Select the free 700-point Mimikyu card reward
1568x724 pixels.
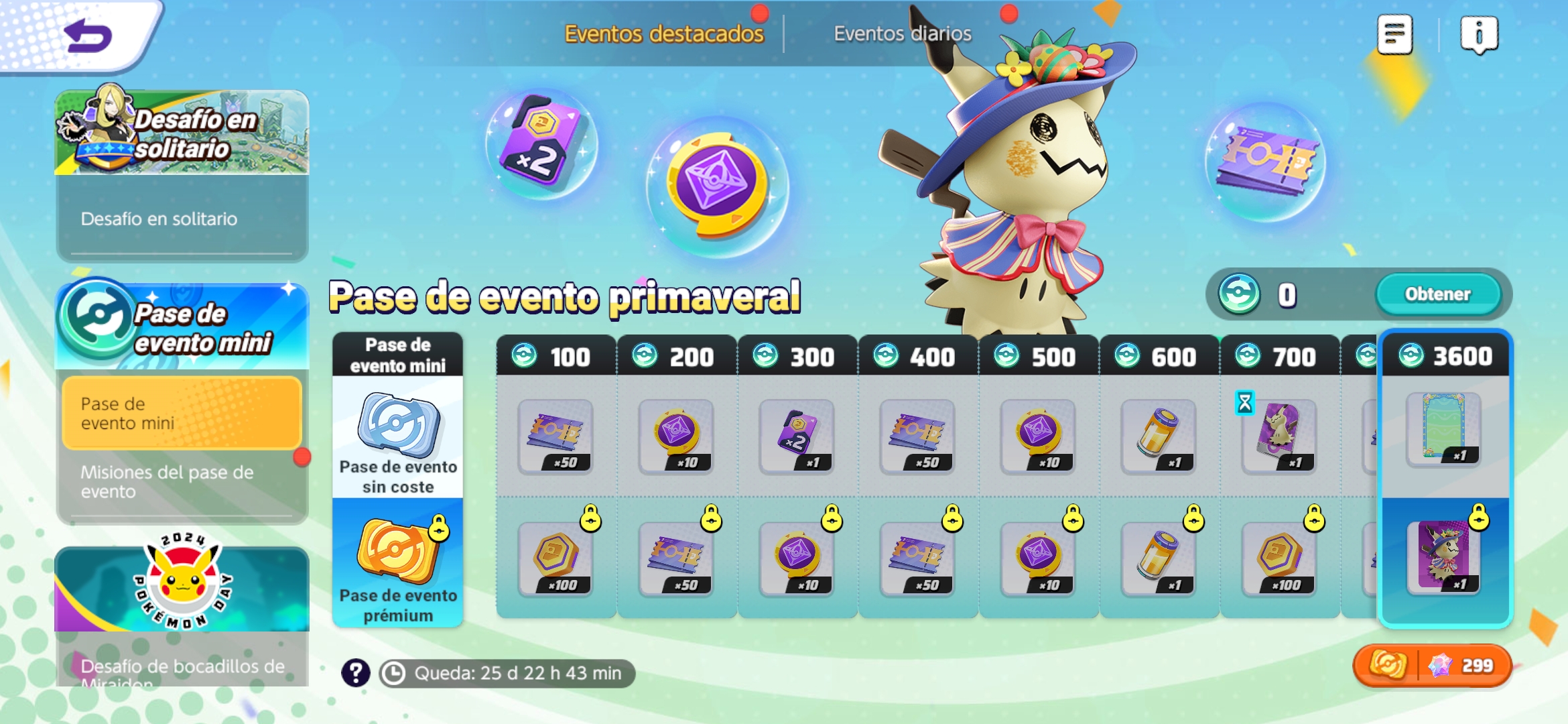pos(1279,436)
